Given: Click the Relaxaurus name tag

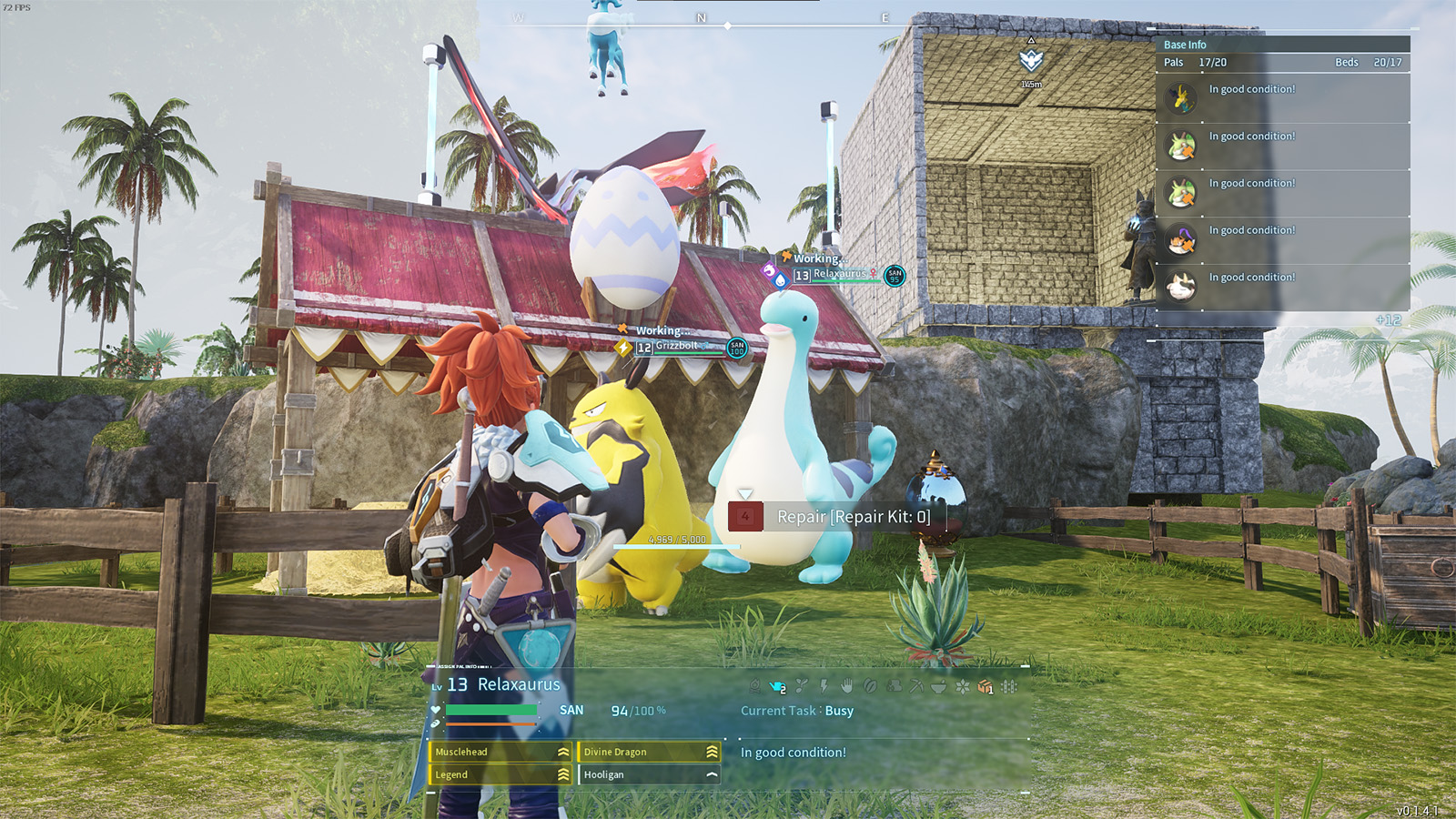Looking at the screenshot, I should [x=839, y=274].
